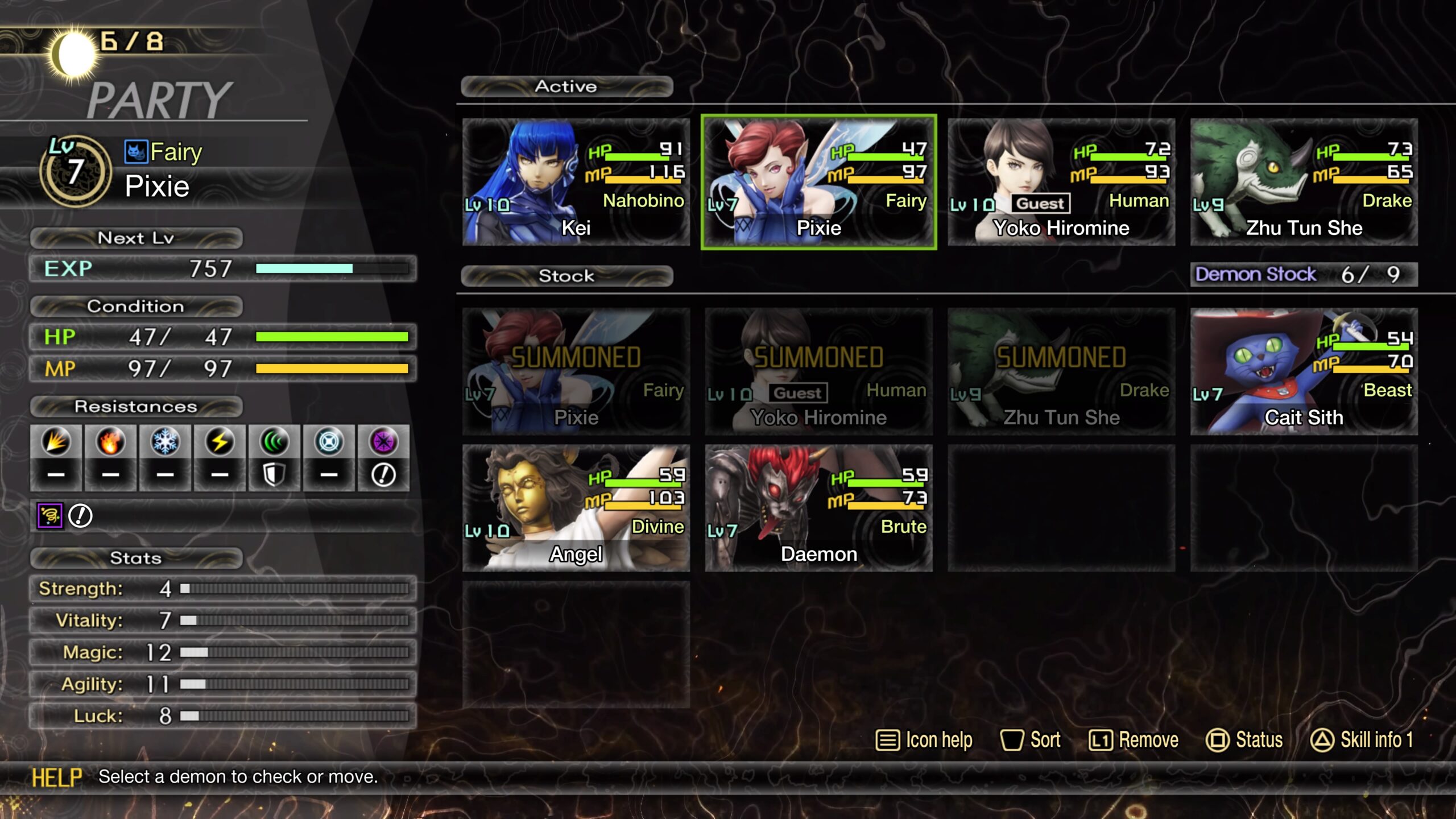The height and width of the screenshot is (819, 1456).
Task: Select Kei the Nahobino in the active party
Action: (x=576, y=182)
